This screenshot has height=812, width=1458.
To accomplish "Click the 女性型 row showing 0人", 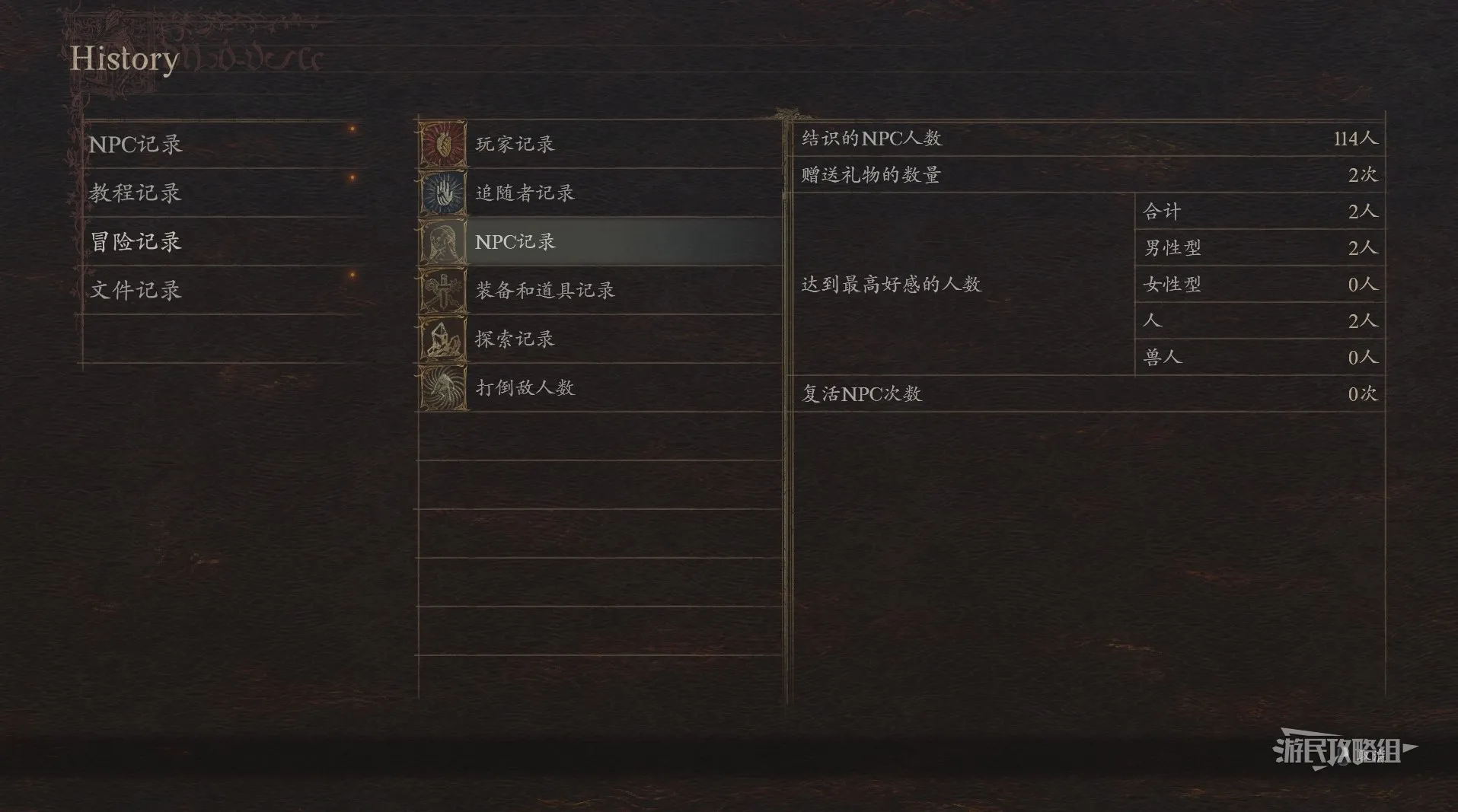I will point(1256,284).
